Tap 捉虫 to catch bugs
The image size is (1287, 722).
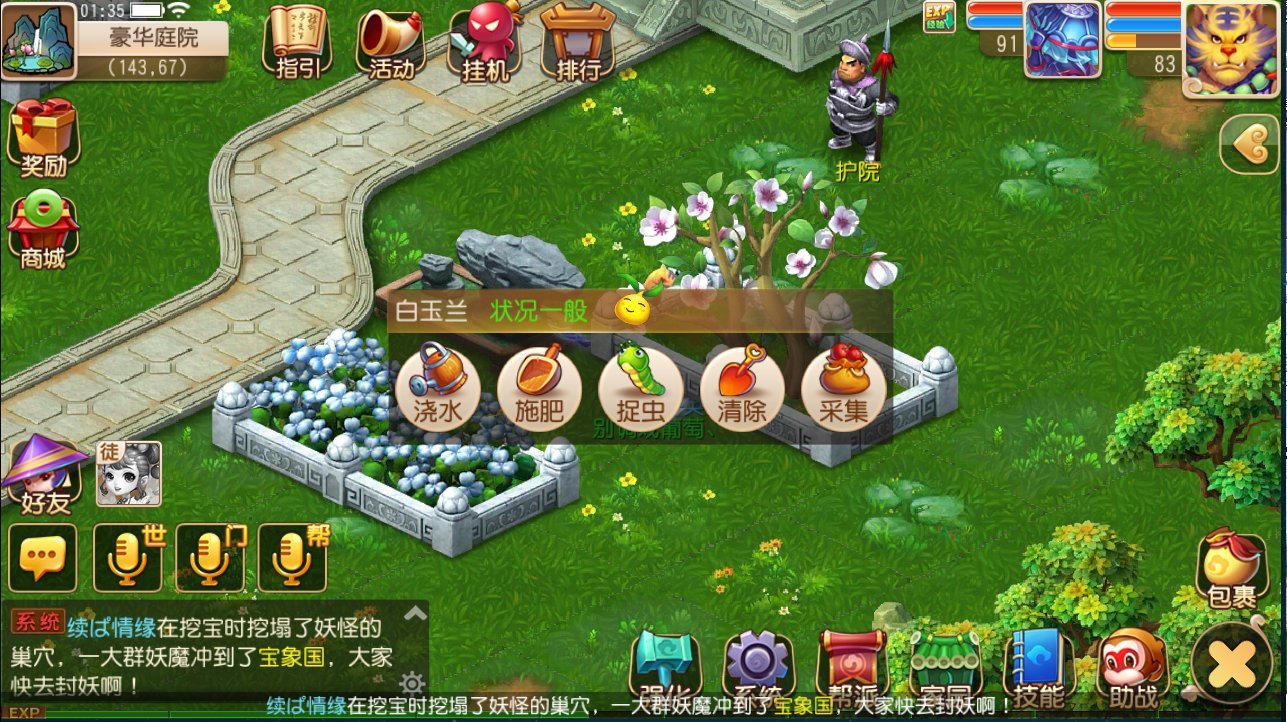[x=640, y=389]
